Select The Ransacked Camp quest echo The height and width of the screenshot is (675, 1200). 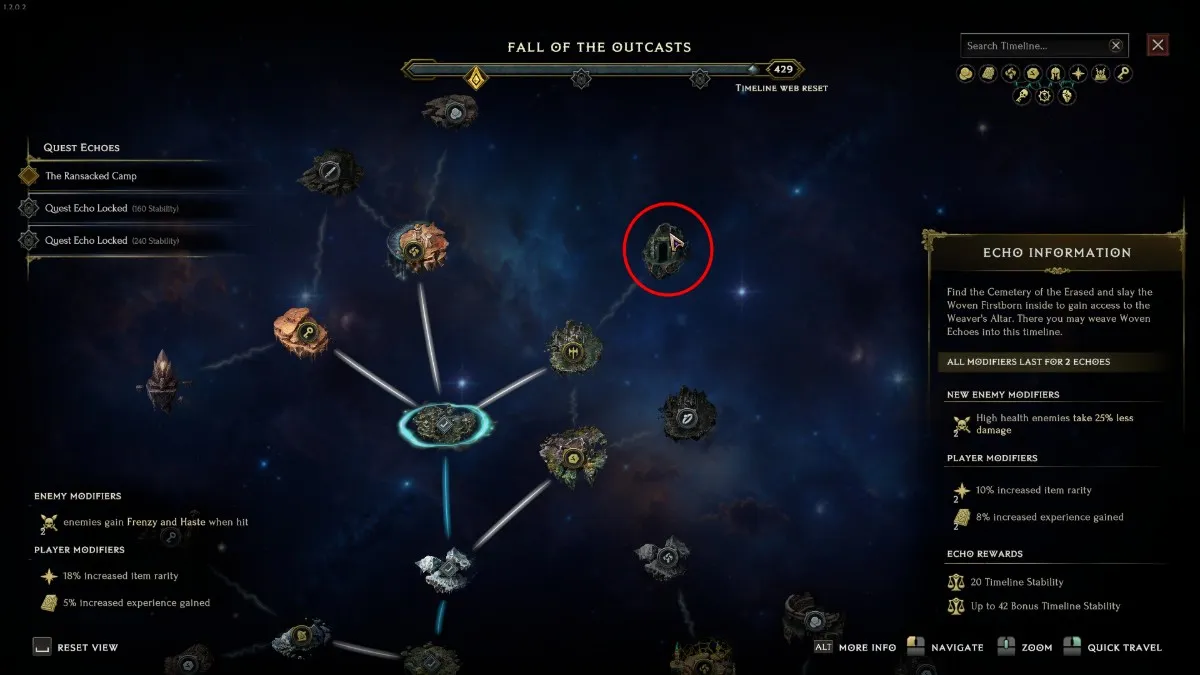tap(90, 176)
